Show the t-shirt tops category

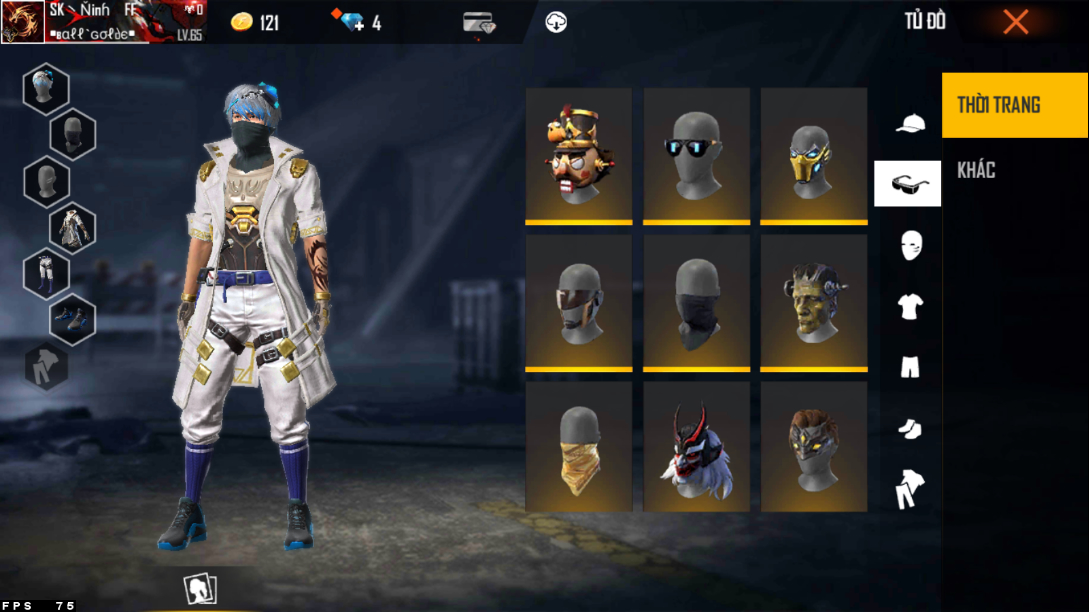[x=909, y=307]
